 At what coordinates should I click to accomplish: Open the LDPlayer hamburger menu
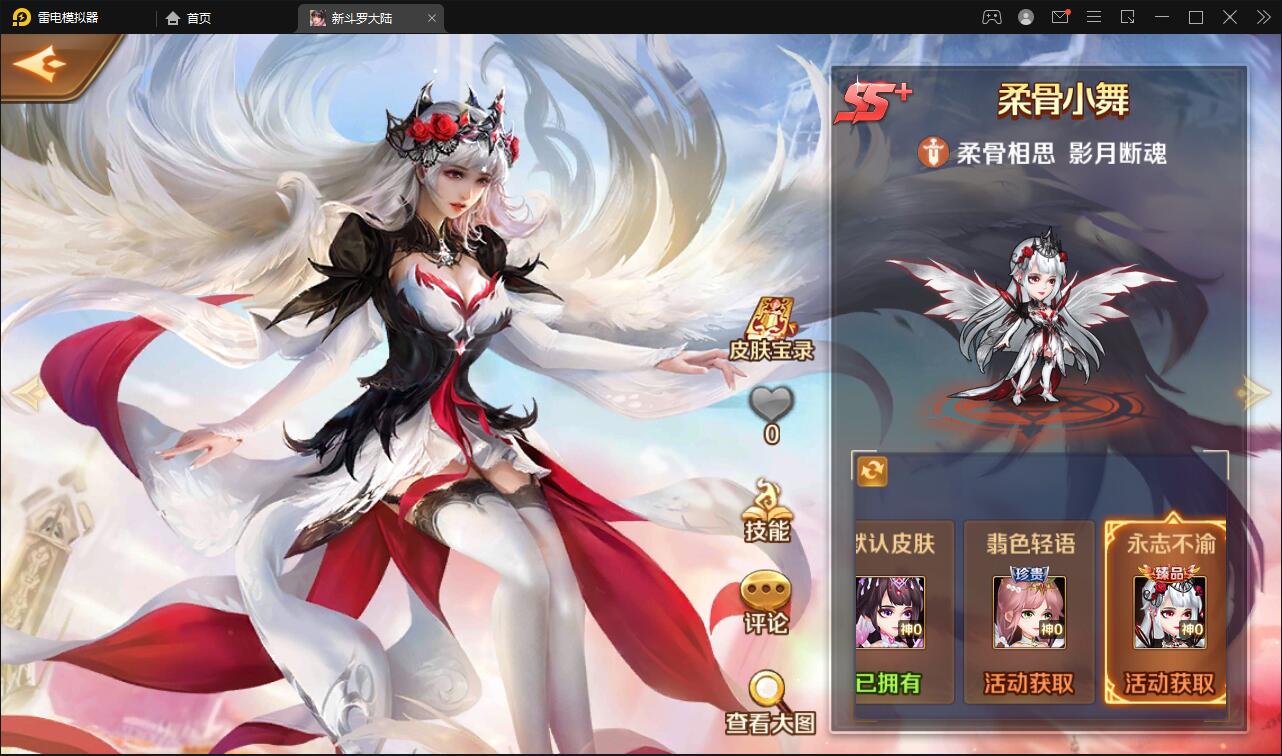pyautogui.click(x=1093, y=17)
